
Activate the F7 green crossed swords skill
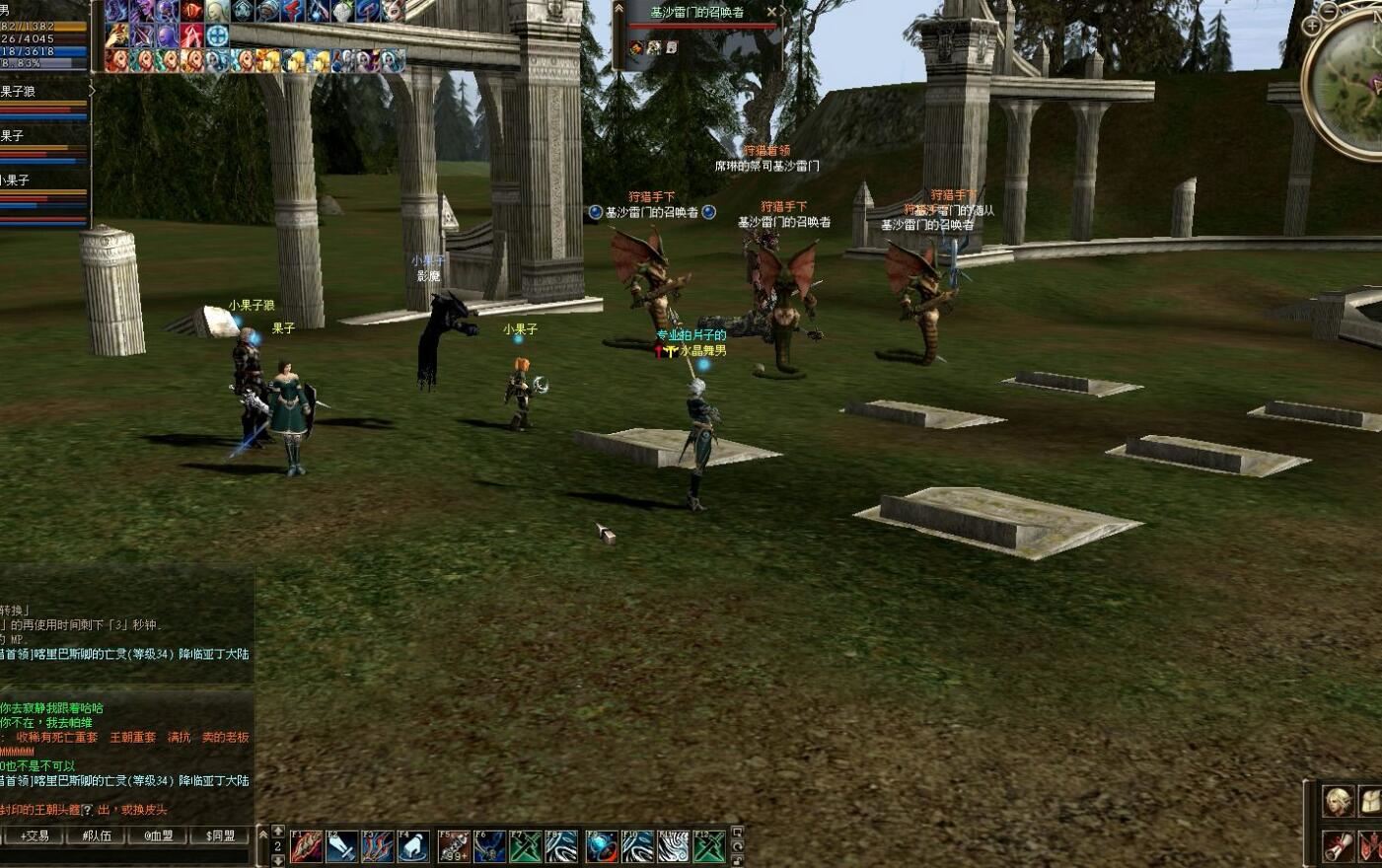tap(526, 846)
